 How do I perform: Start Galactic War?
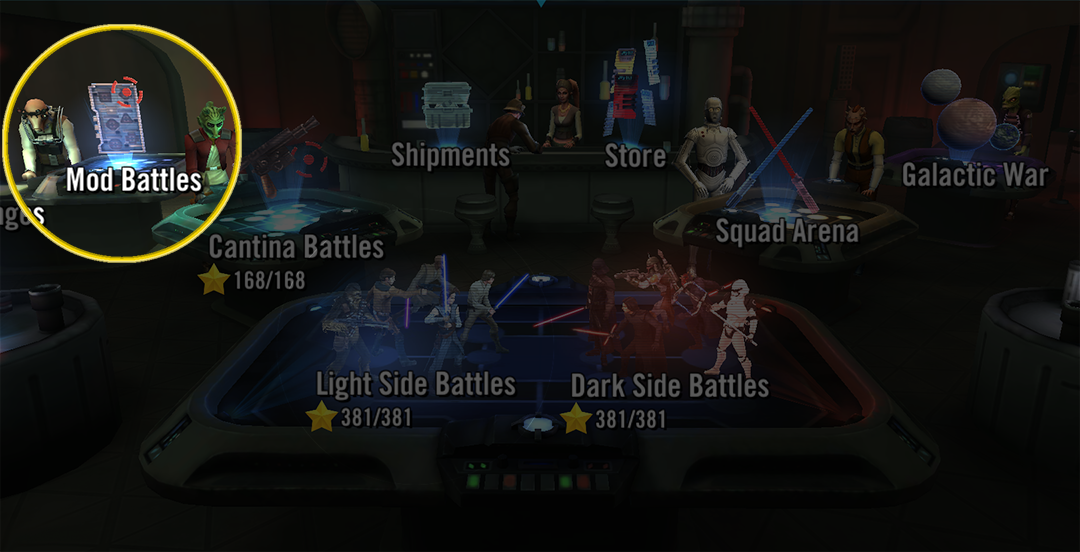[x=975, y=176]
